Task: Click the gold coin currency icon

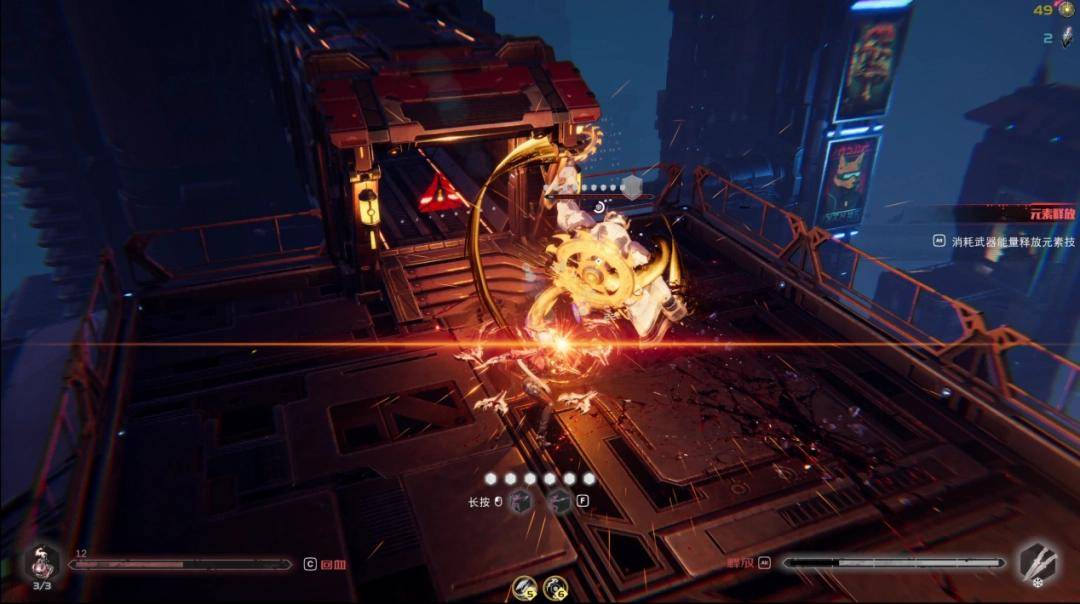Action: (x=1067, y=10)
